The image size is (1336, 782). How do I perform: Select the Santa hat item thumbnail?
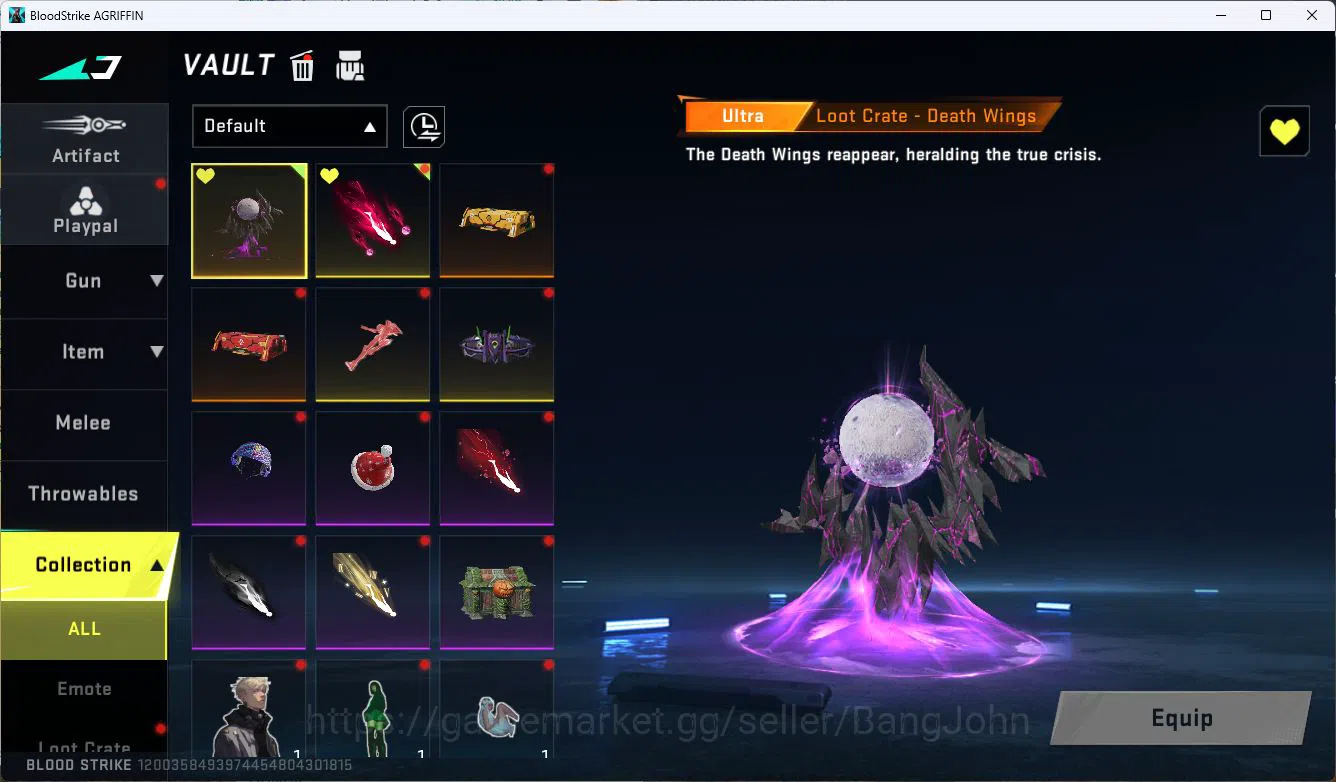[x=373, y=468]
